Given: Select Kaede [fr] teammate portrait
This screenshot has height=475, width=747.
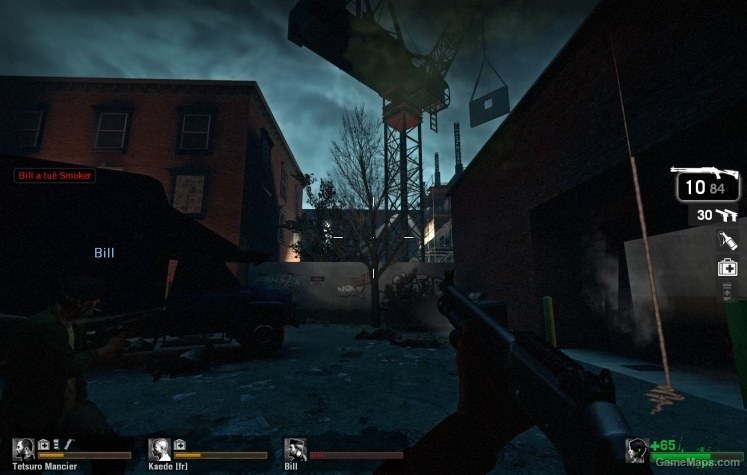Looking at the screenshot, I should pyautogui.click(x=159, y=449).
